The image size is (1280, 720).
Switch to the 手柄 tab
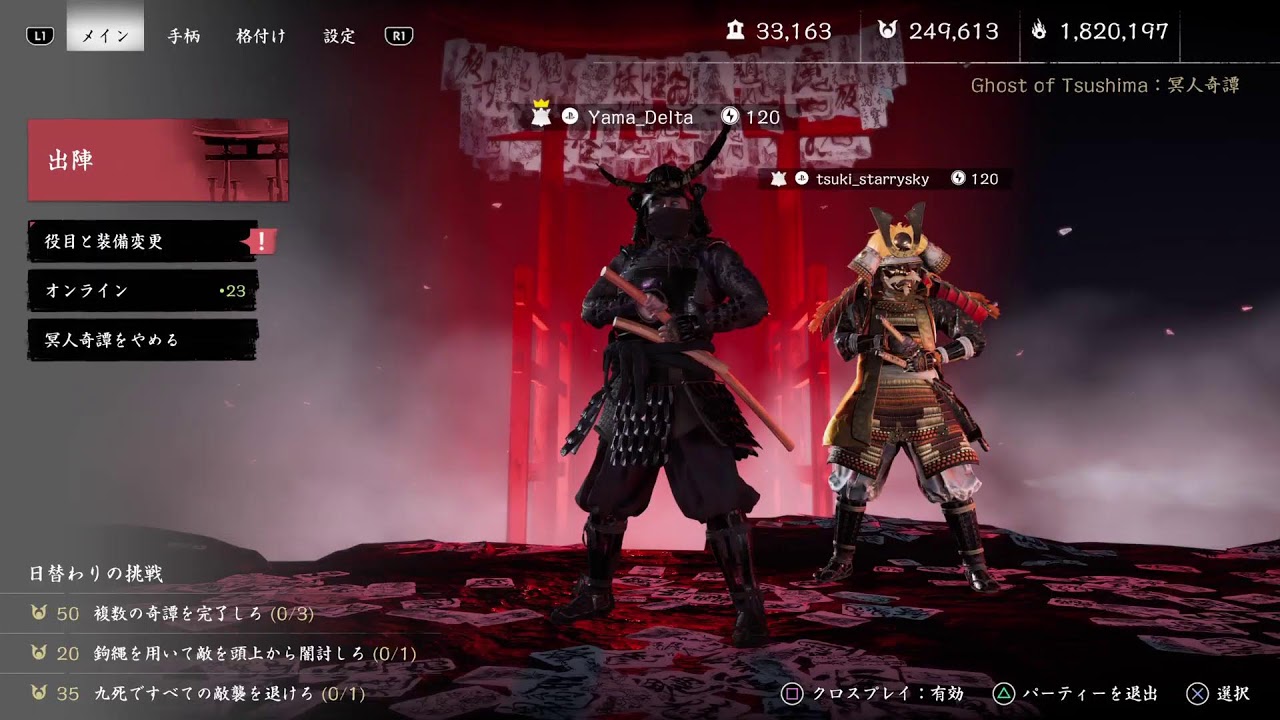click(183, 36)
